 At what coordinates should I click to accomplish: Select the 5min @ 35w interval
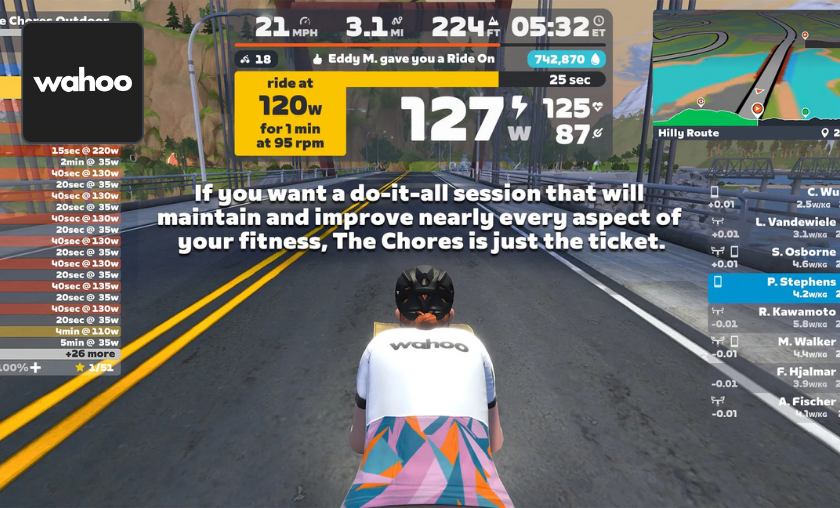(x=85, y=342)
